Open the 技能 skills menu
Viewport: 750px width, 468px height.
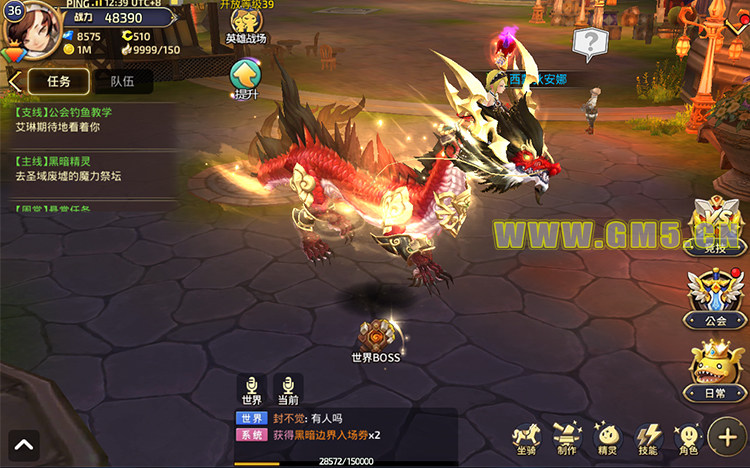click(x=648, y=438)
